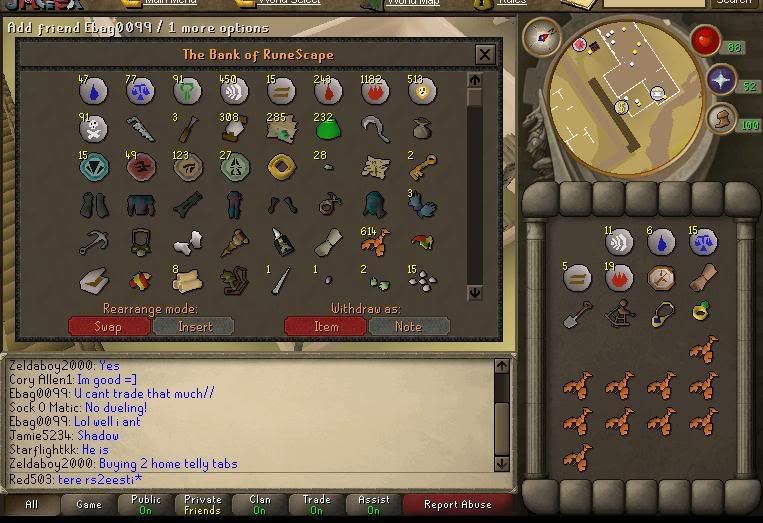Activate the prayer orb
Screen dimensions: 763x523
point(721,81)
